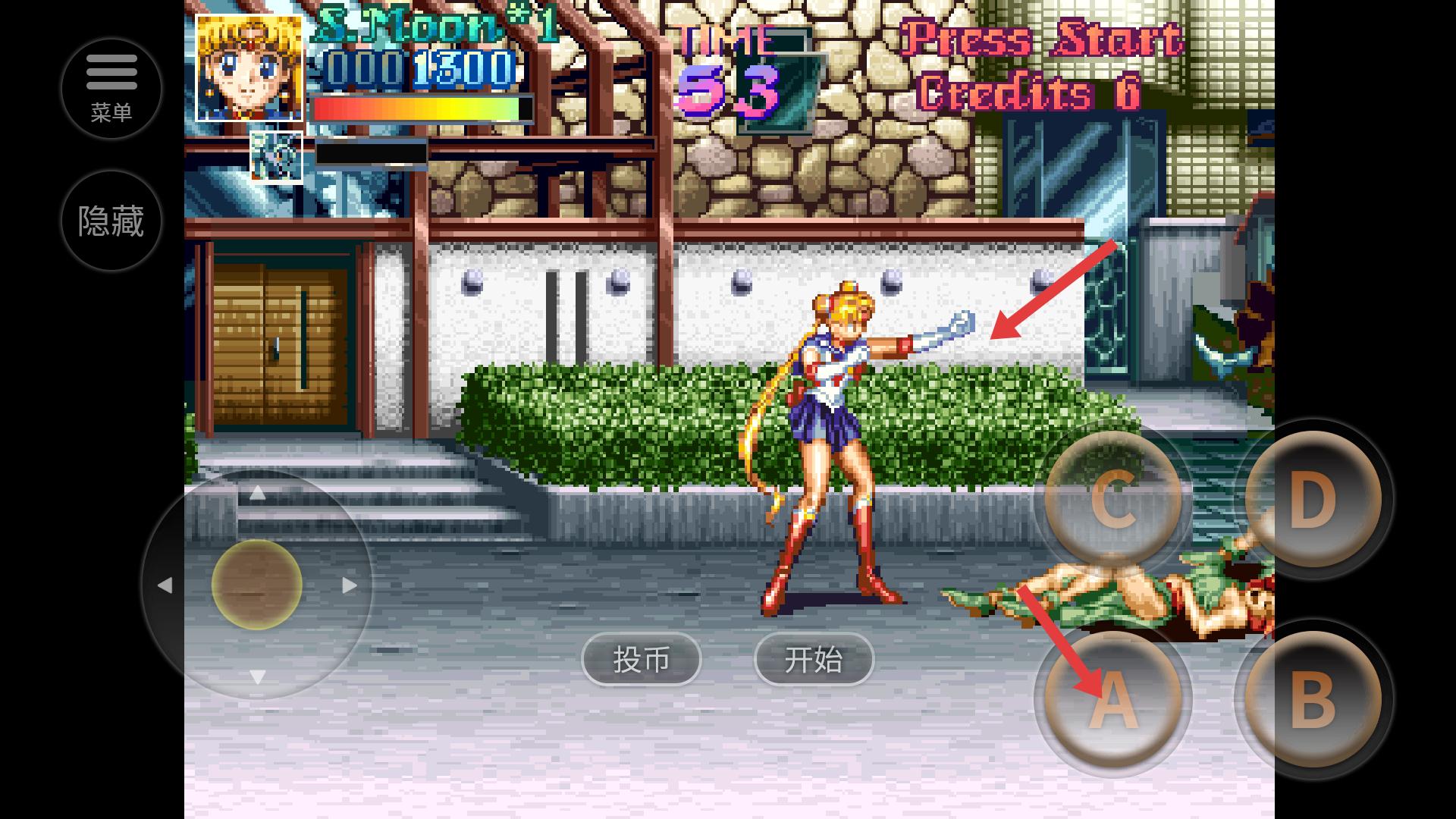Tap the B action button
This screenshot has height=819, width=1456.
[x=1313, y=699]
